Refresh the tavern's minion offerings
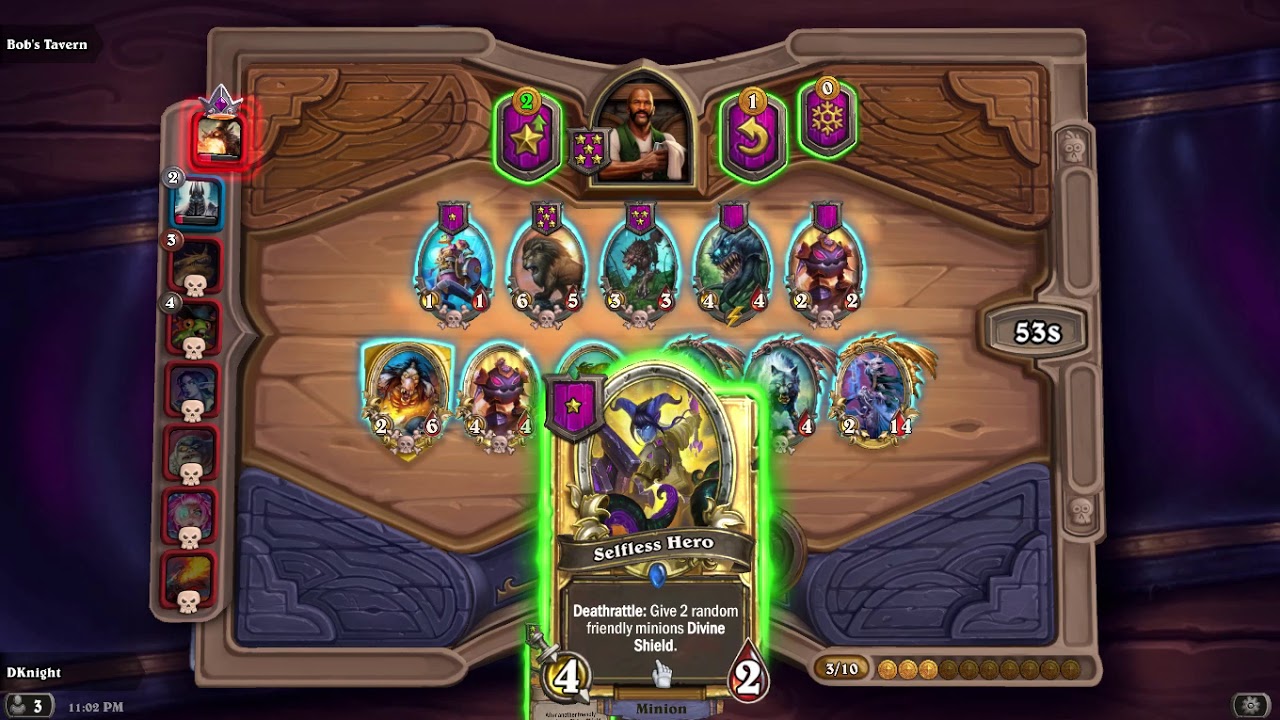Viewport: 1280px width, 720px height. pyautogui.click(x=751, y=138)
